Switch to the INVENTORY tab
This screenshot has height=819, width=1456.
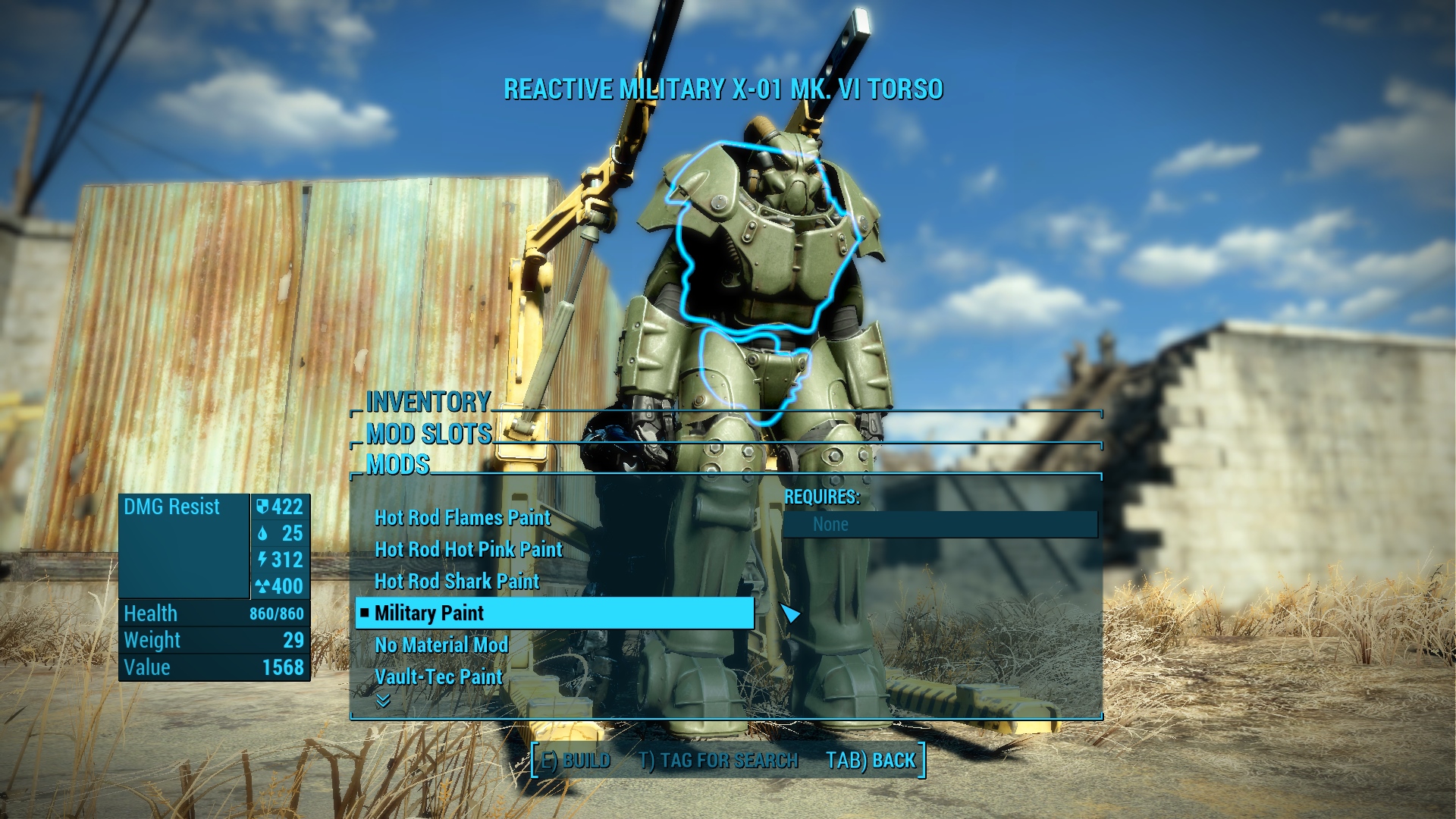pos(428,402)
